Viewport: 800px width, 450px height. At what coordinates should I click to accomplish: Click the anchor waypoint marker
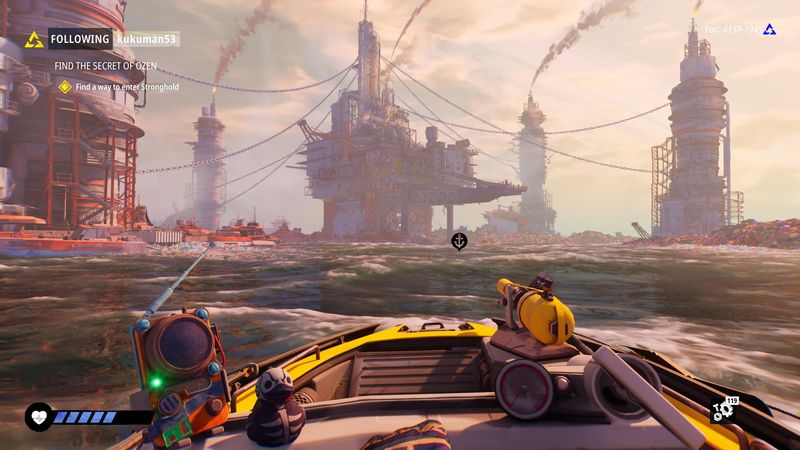tap(459, 240)
